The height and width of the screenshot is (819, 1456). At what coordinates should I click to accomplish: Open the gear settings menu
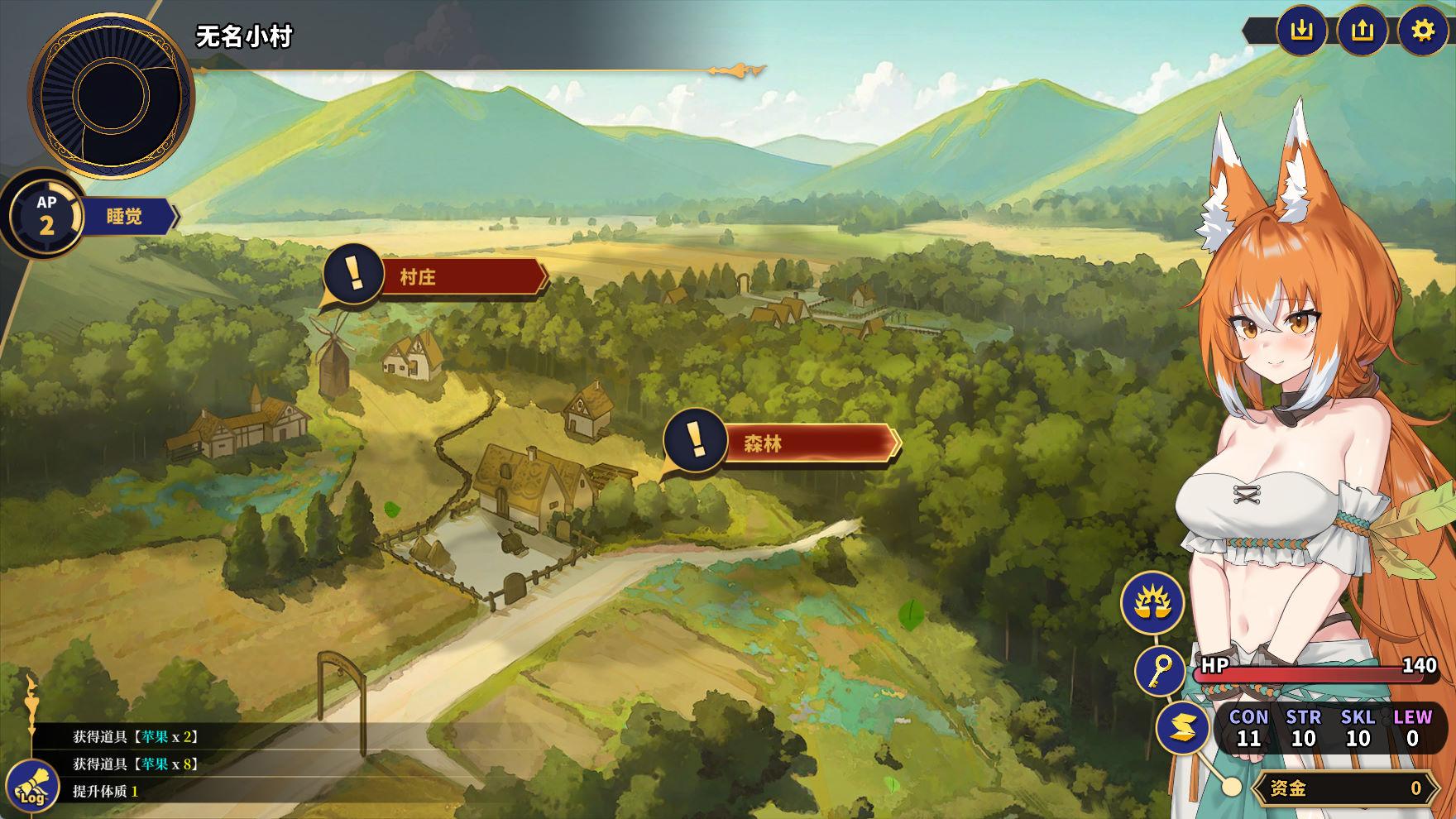tap(1422, 31)
